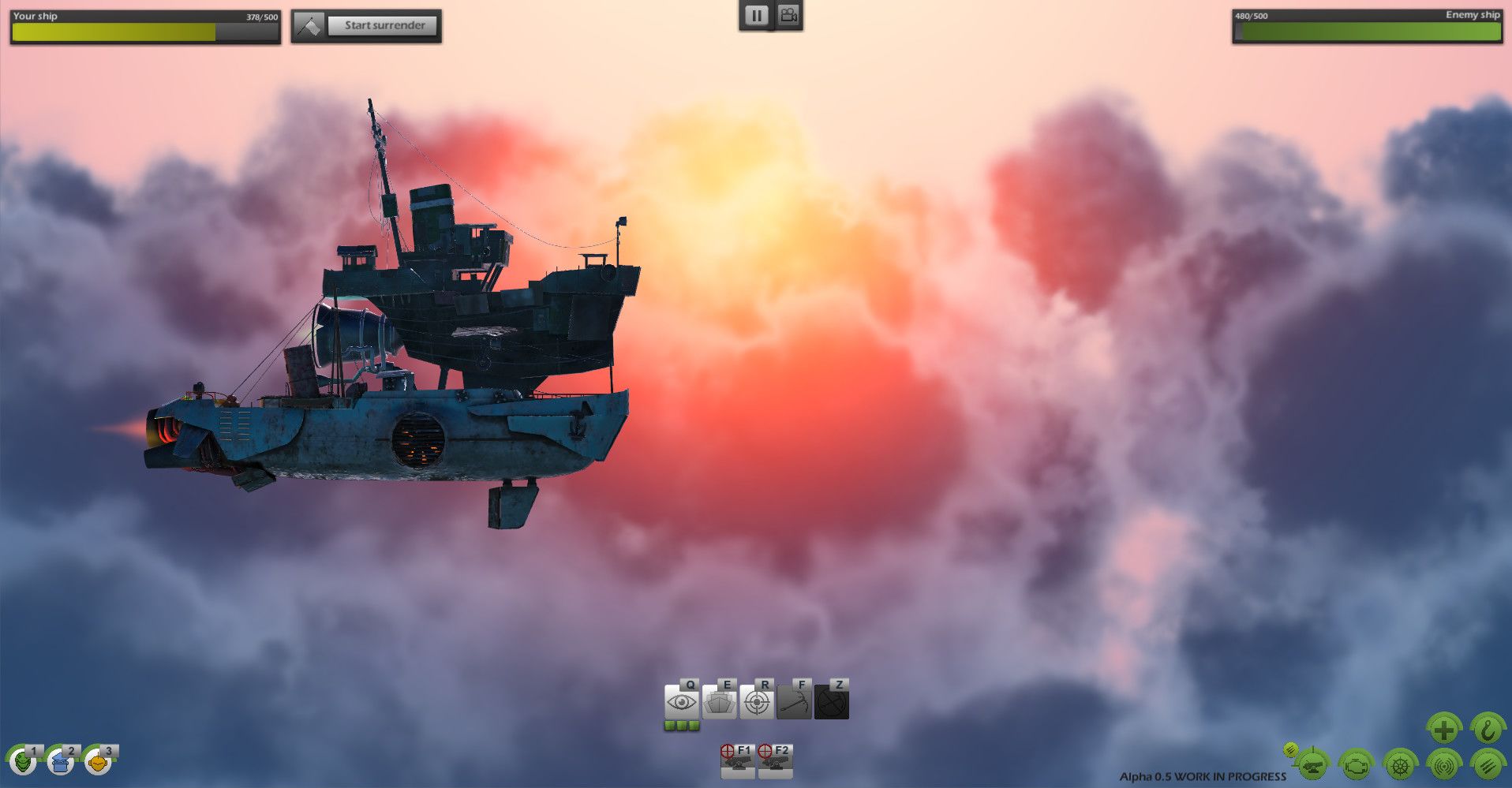The width and height of the screenshot is (1512, 788).
Task: Activate the crosshair targeting ability
Action: point(757,702)
